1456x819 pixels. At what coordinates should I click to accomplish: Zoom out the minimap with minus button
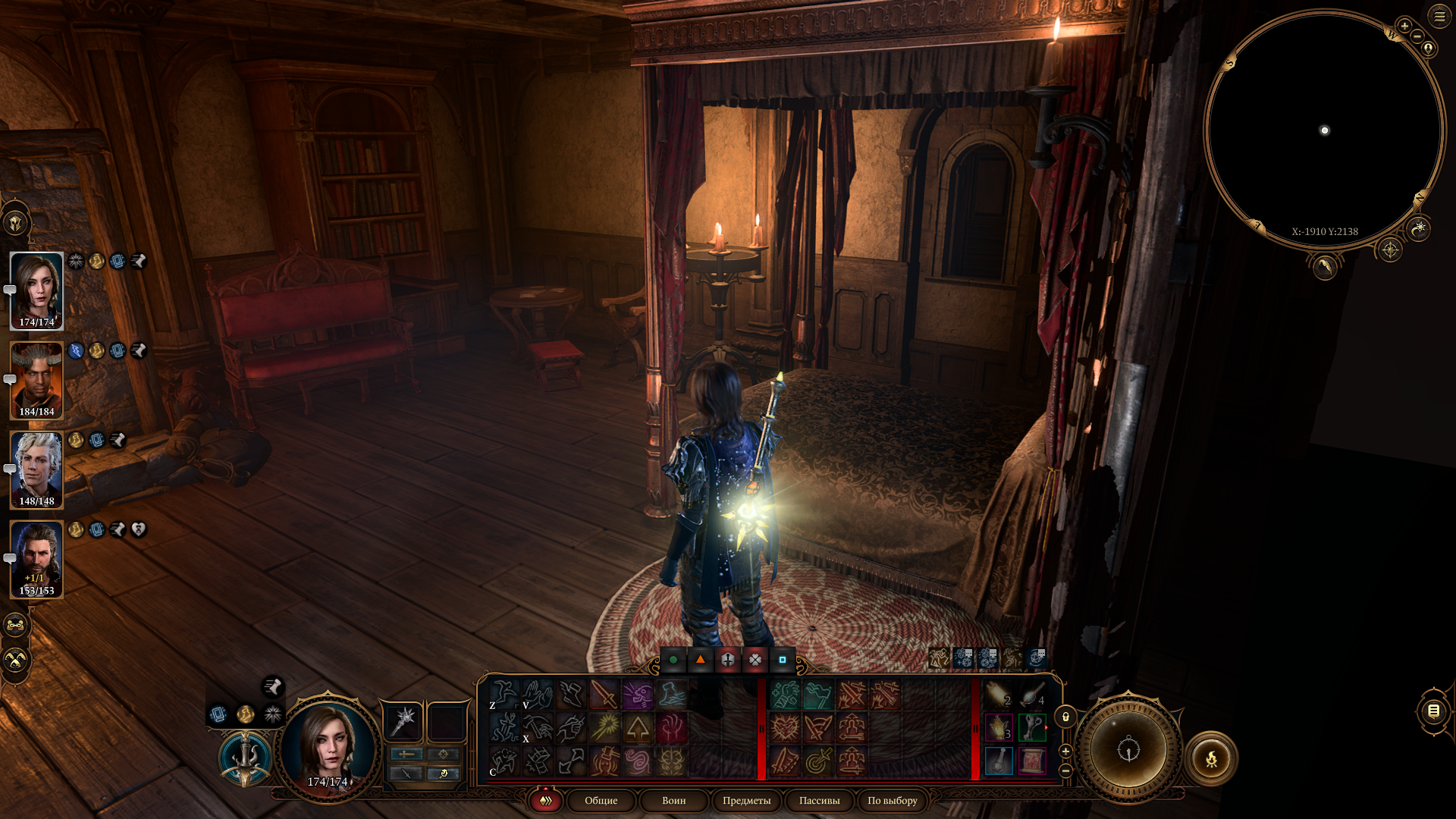pyautogui.click(x=1417, y=36)
